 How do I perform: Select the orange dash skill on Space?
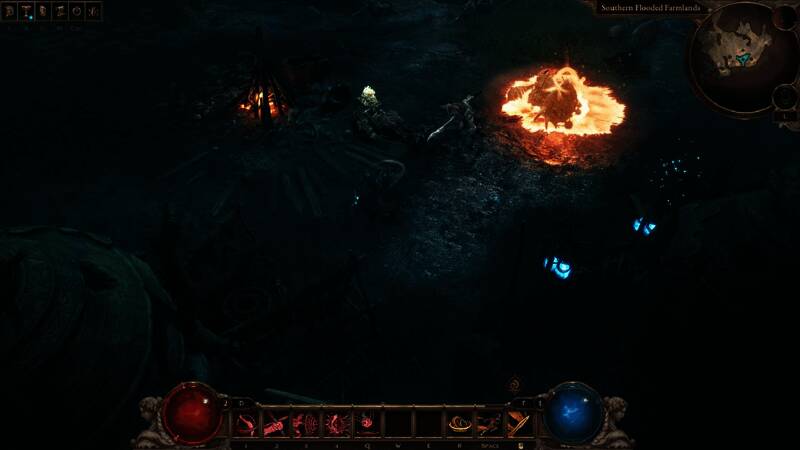click(489, 424)
